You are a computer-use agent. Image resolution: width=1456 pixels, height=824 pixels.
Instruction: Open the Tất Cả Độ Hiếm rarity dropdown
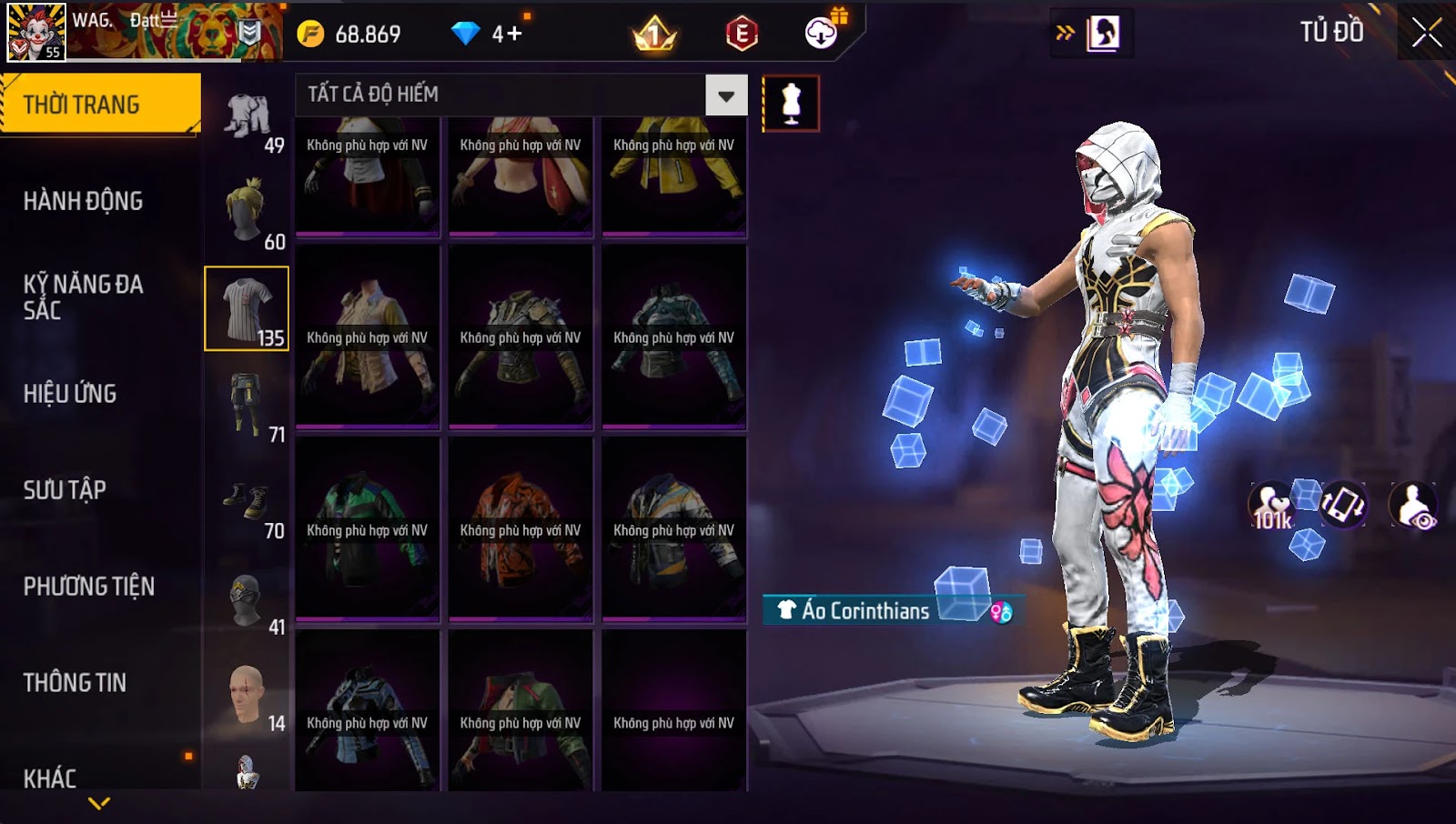coord(726,95)
